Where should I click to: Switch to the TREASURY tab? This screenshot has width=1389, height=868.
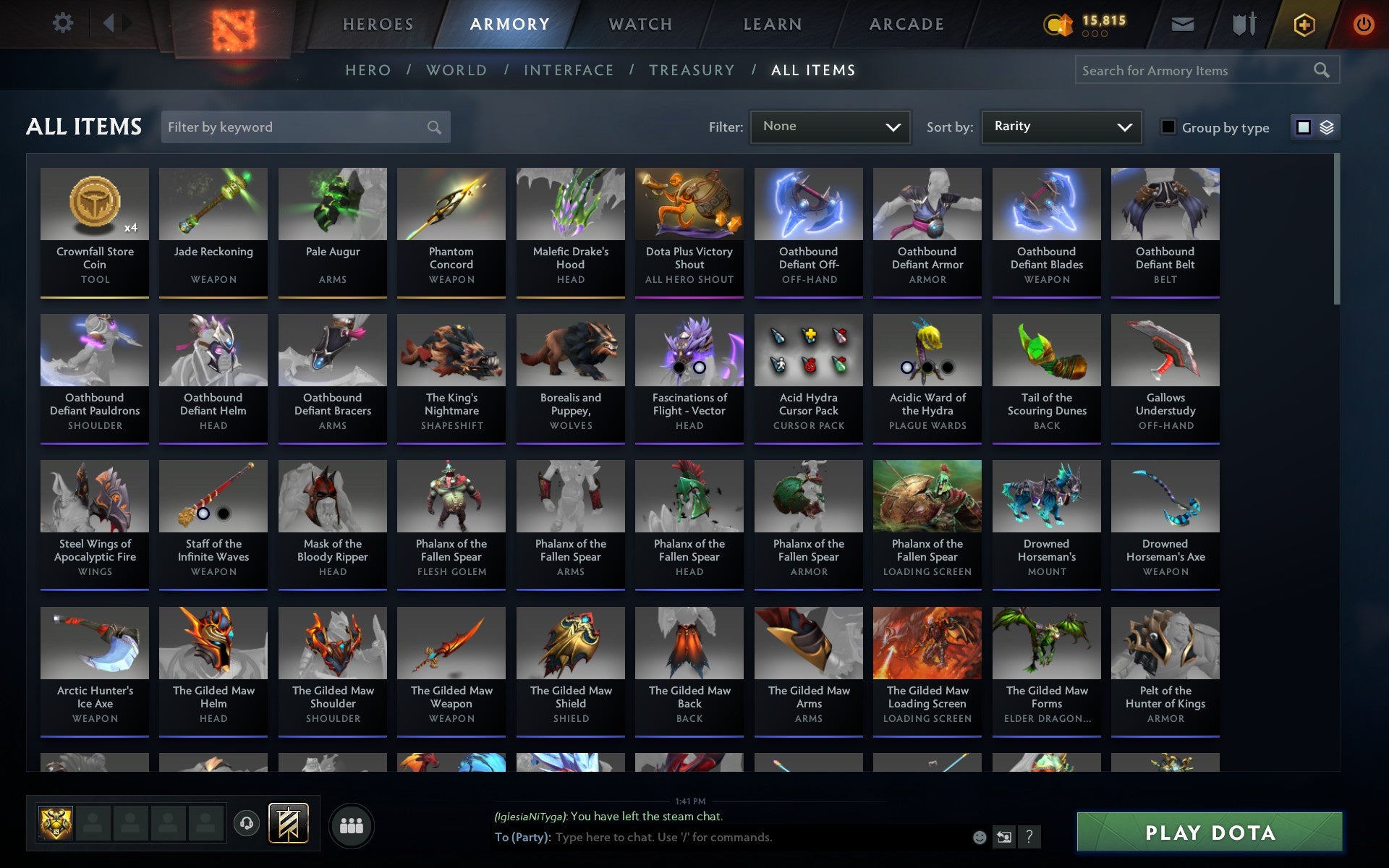tap(692, 70)
